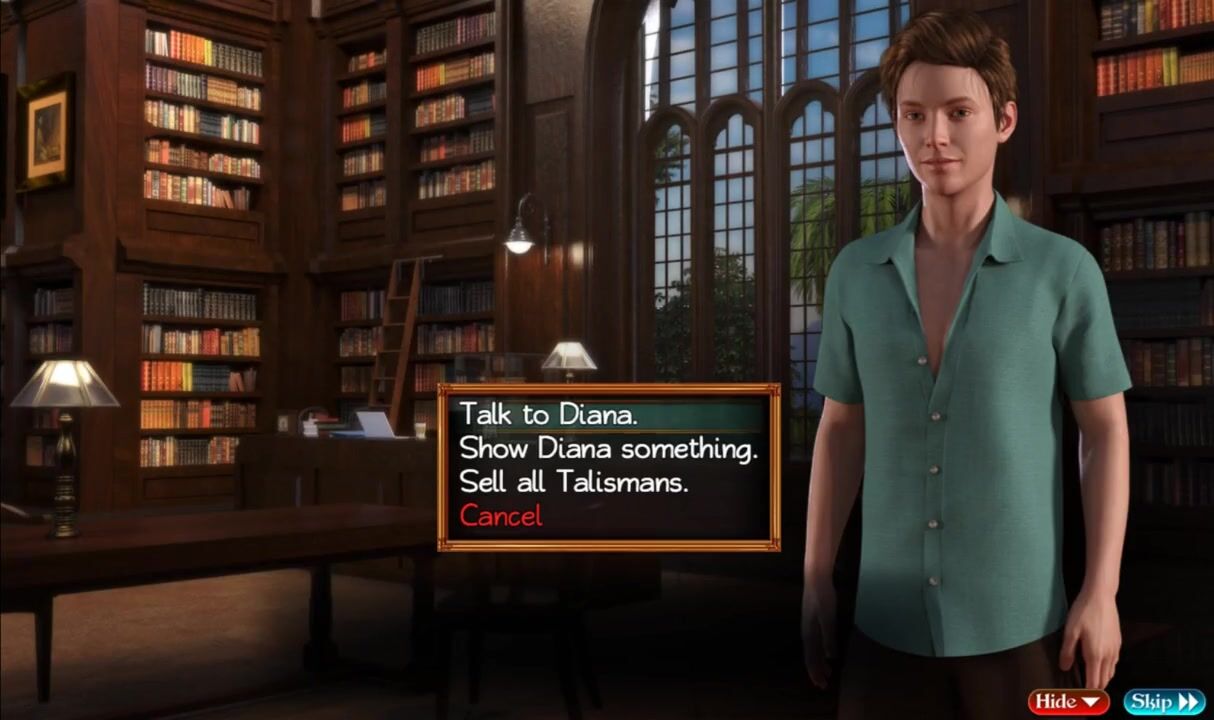Viewport: 1214px width, 720px height.
Task: Choose the Talk to Diana option
Action: pyautogui.click(x=548, y=415)
